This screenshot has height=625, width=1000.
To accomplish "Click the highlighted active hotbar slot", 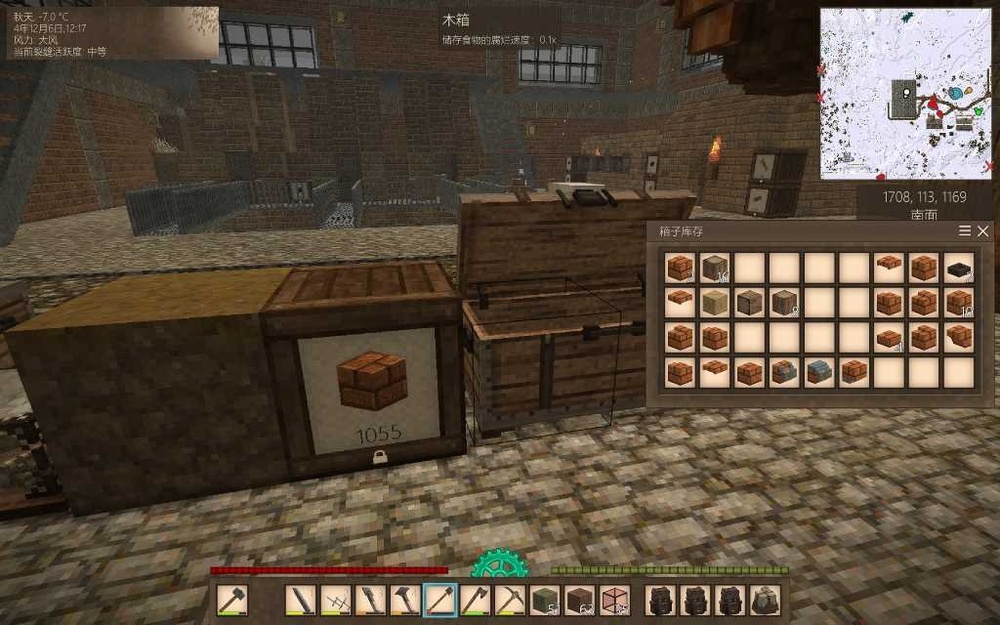I will coord(440,600).
